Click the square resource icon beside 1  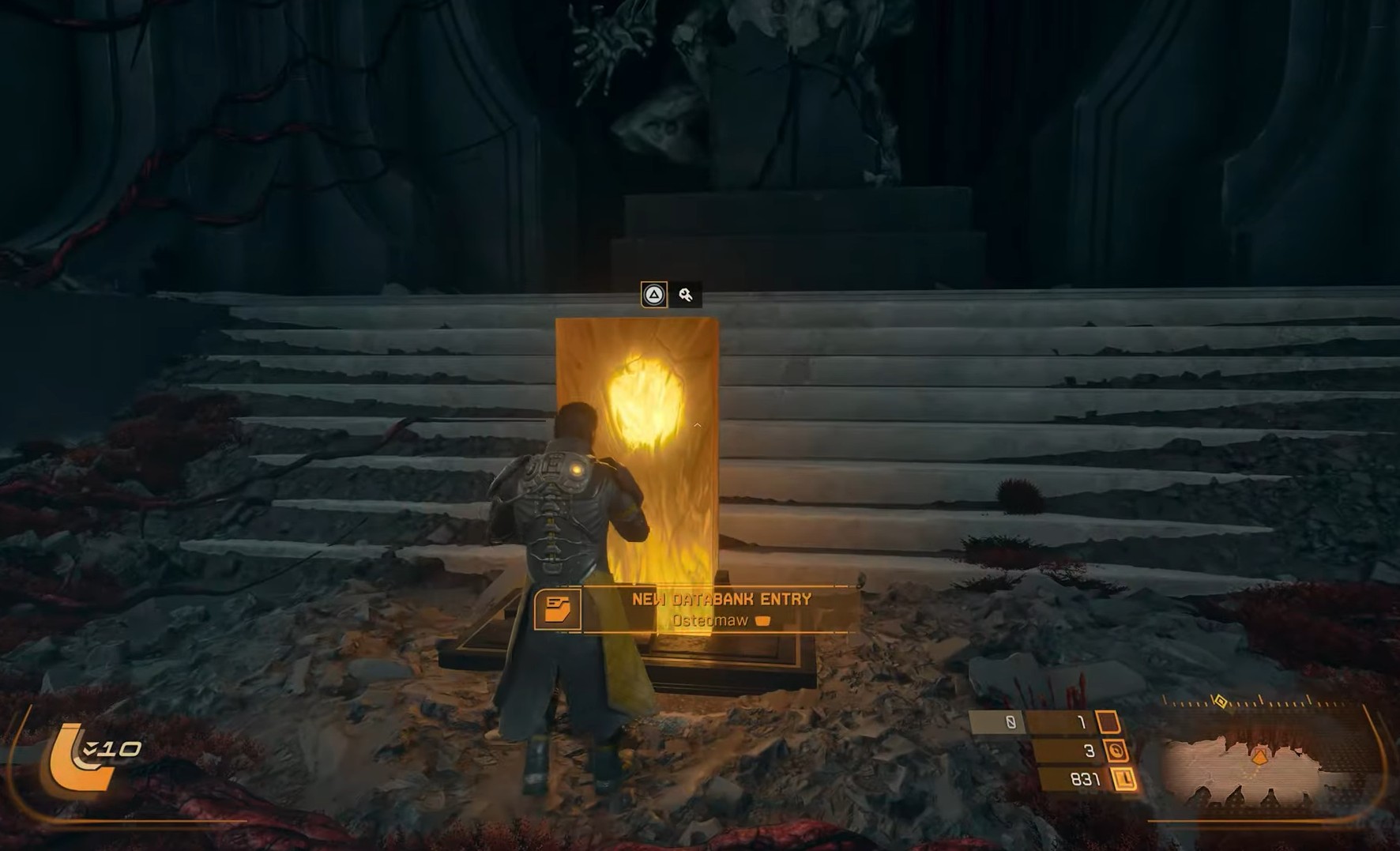1108,722
